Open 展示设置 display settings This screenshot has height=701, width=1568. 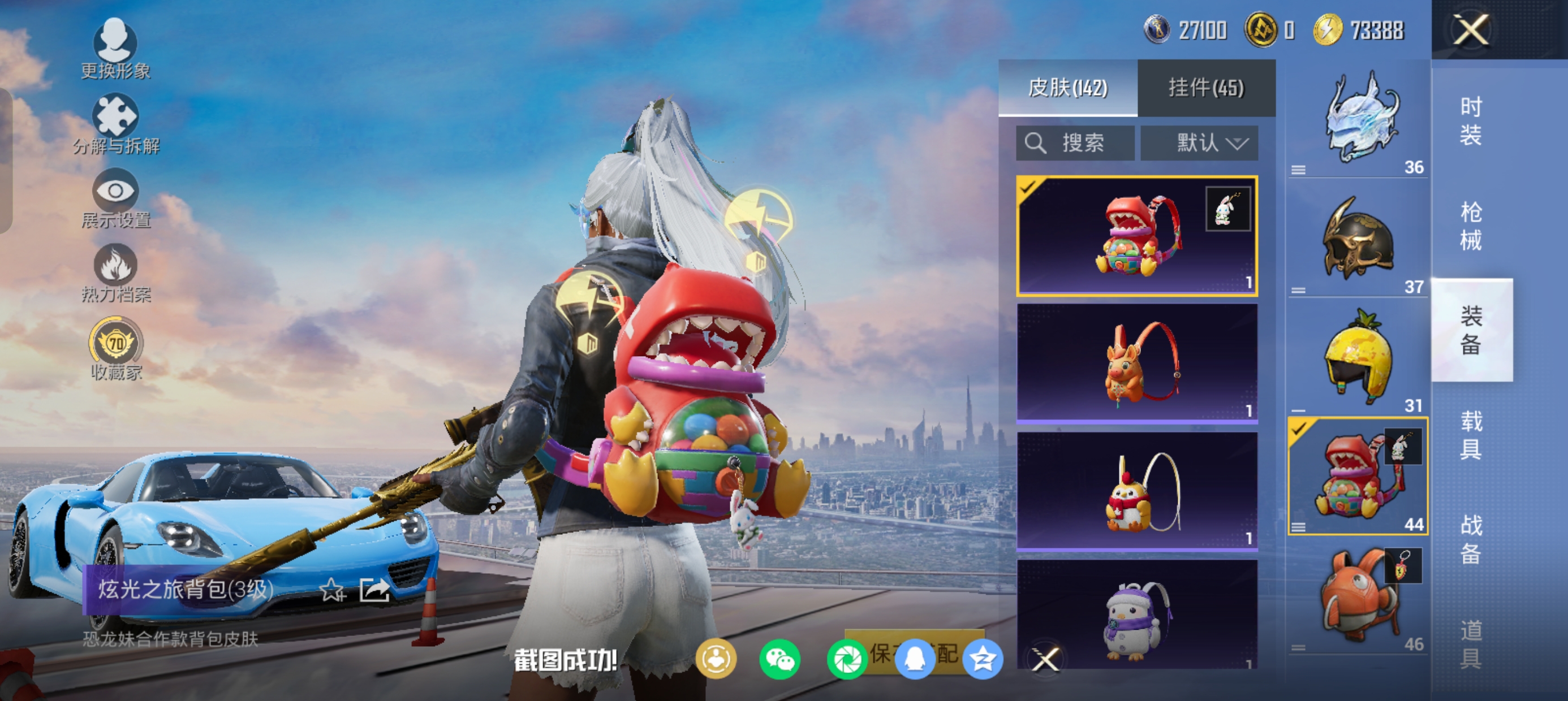(115, 199)
